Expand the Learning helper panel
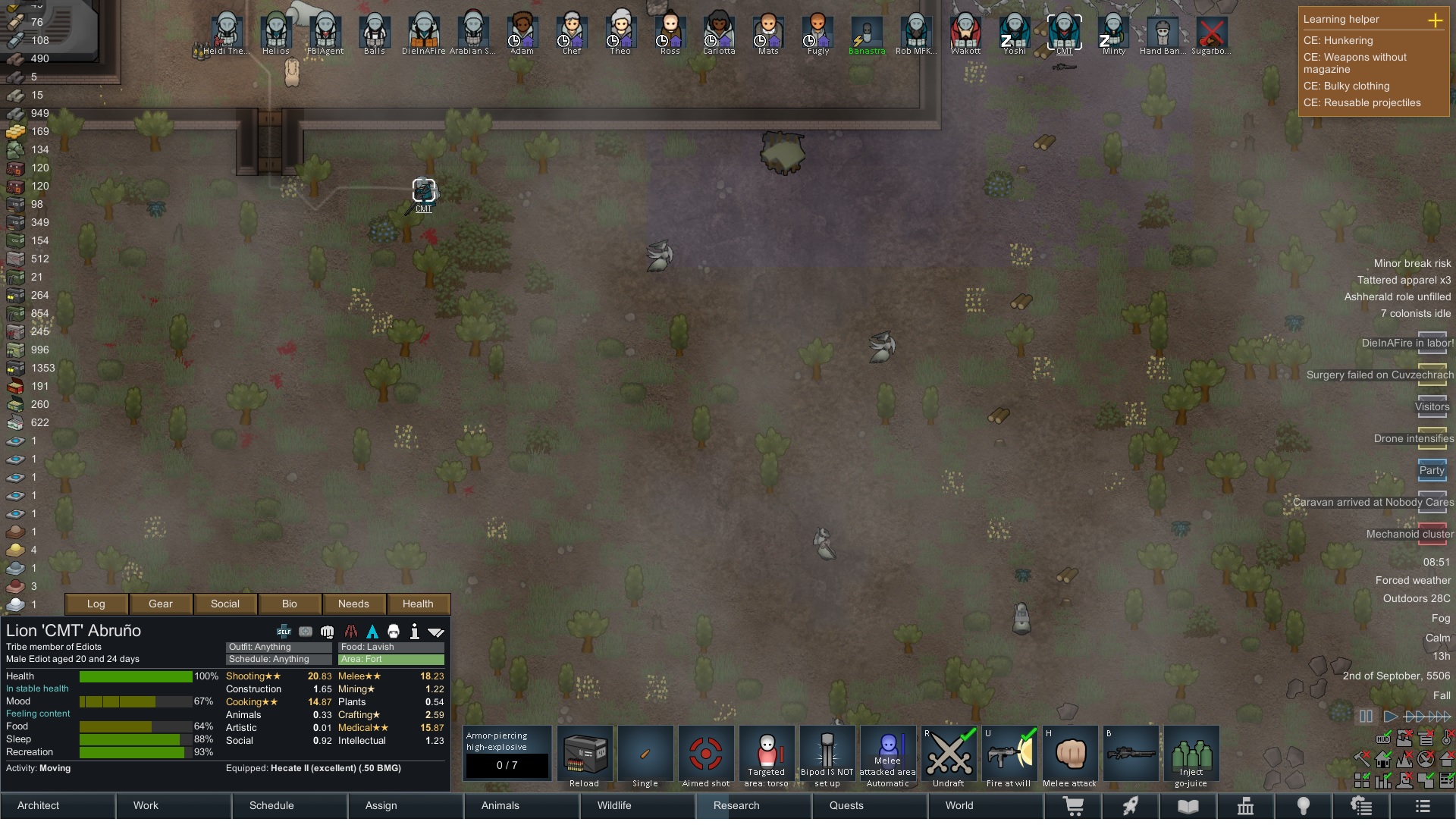 1435,20
